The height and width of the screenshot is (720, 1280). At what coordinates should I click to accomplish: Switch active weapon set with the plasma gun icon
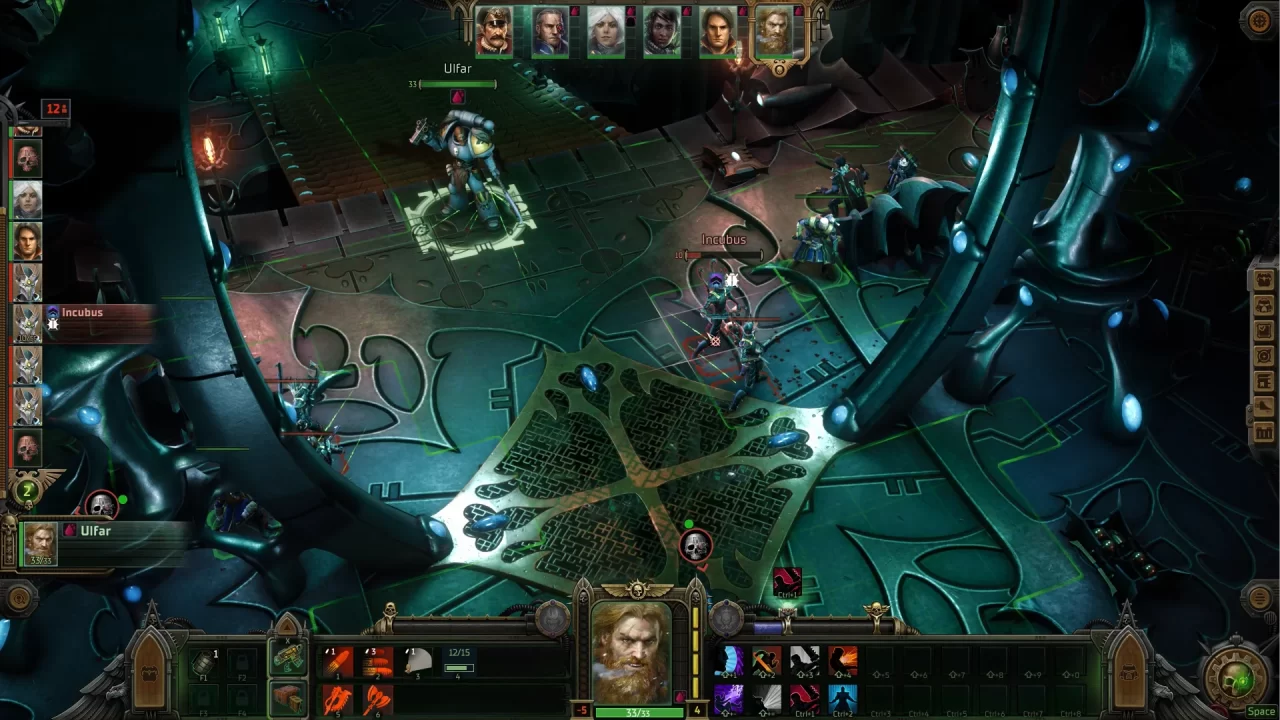point(287,659)
